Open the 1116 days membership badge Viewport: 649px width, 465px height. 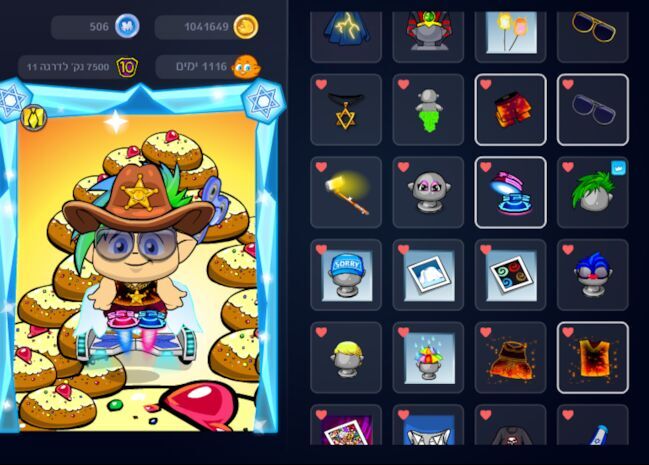point(207,67)
